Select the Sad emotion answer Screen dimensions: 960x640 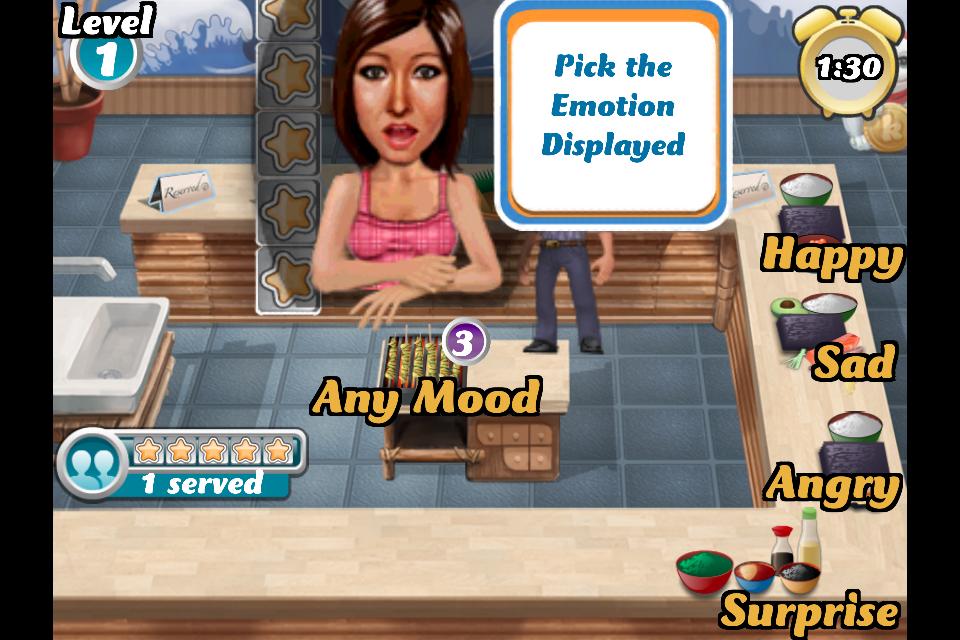(x=854, y=362)
